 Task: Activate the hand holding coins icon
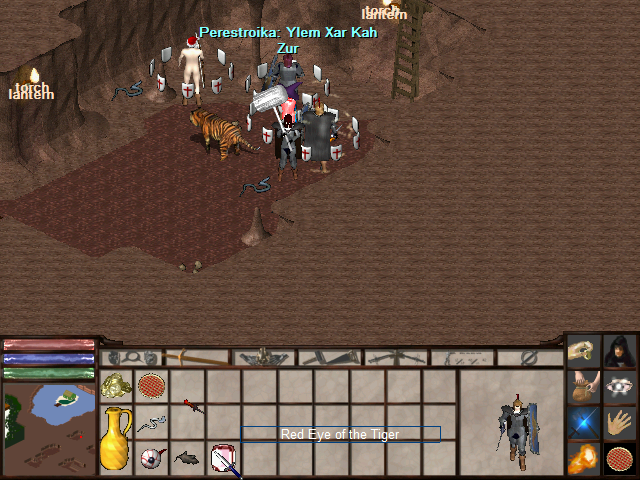[x=584, y=351]
